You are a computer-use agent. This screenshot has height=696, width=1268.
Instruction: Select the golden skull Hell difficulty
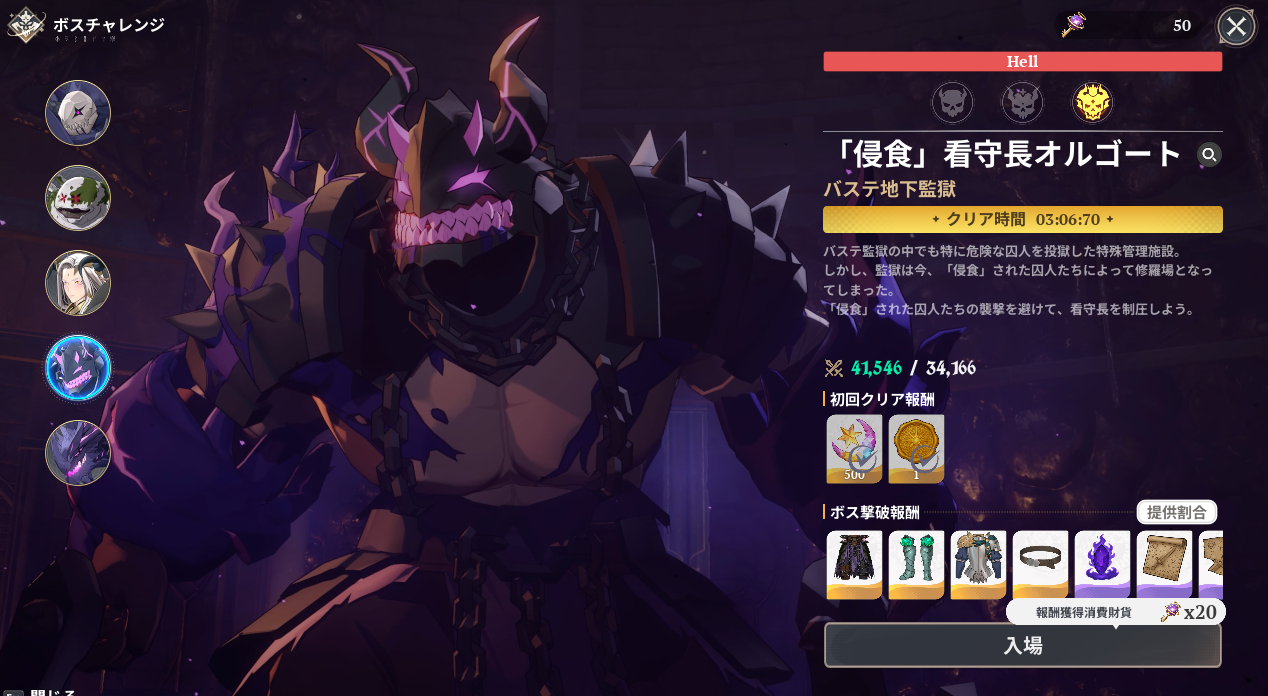pos(1092,102)
